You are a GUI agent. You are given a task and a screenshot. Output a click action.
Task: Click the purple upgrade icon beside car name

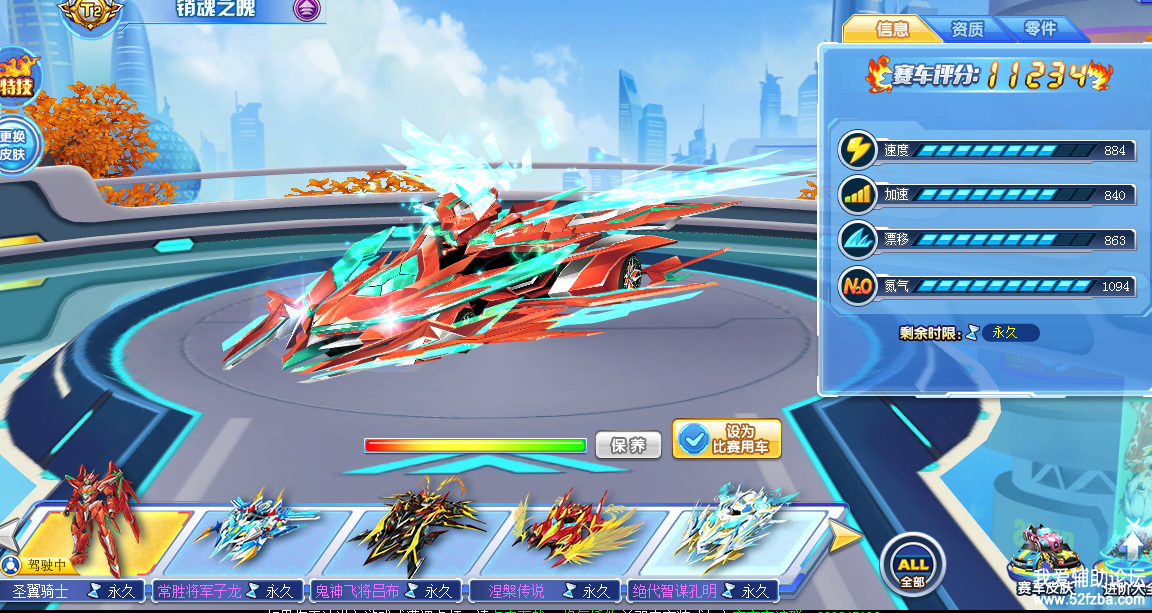pyautogui.click(x=307, y=10)
